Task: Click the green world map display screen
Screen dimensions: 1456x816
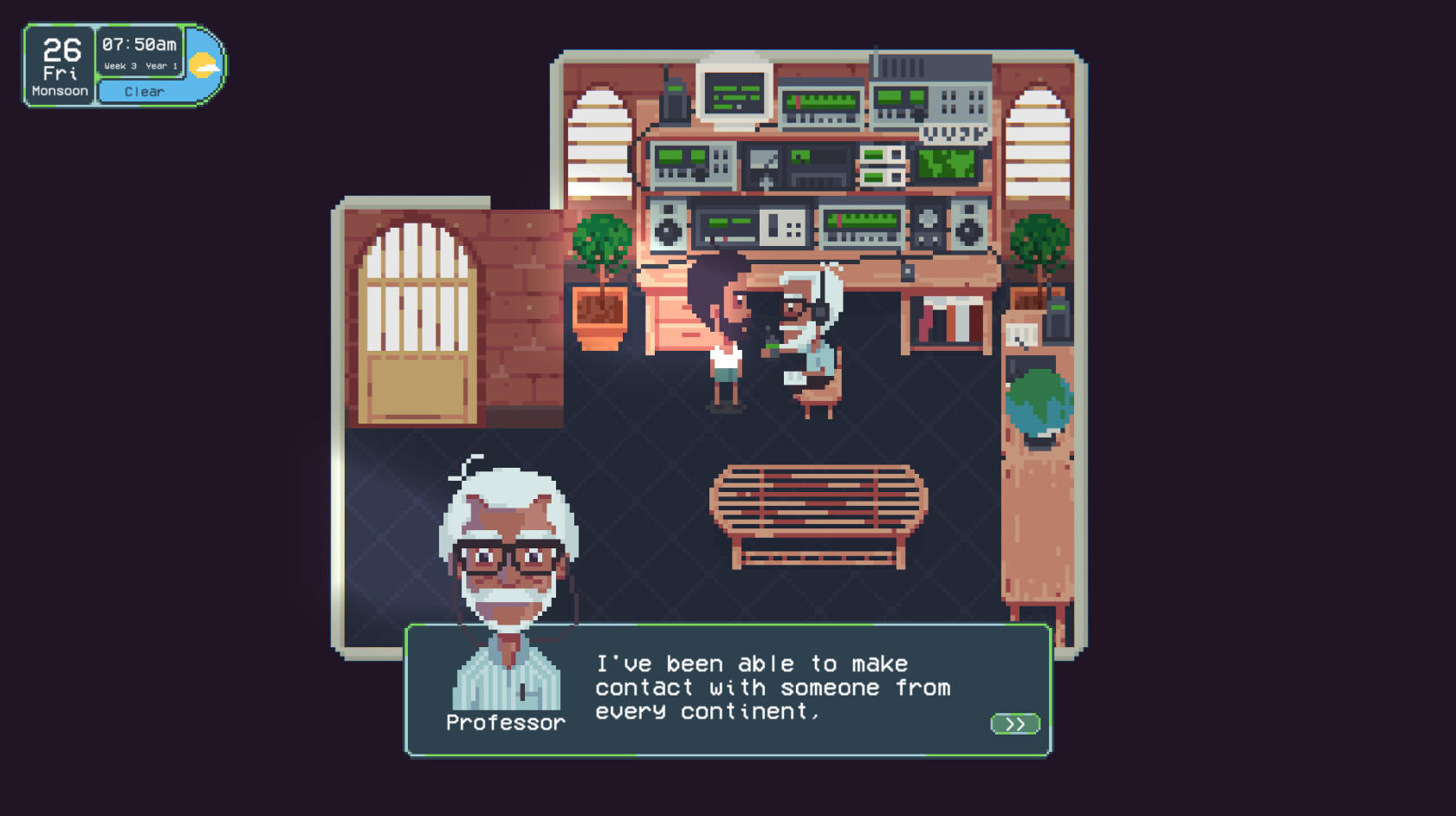Action: pos(944,165)
